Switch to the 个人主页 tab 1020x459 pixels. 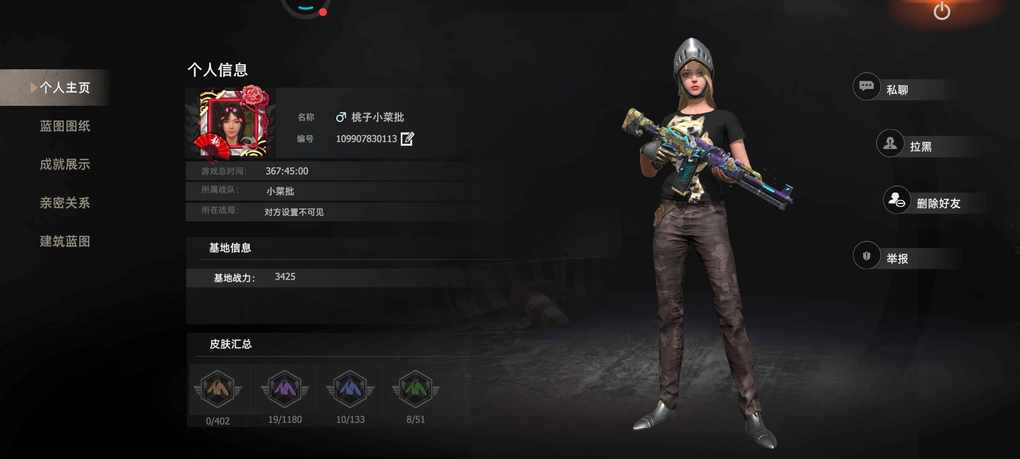(x=64, y=88)
